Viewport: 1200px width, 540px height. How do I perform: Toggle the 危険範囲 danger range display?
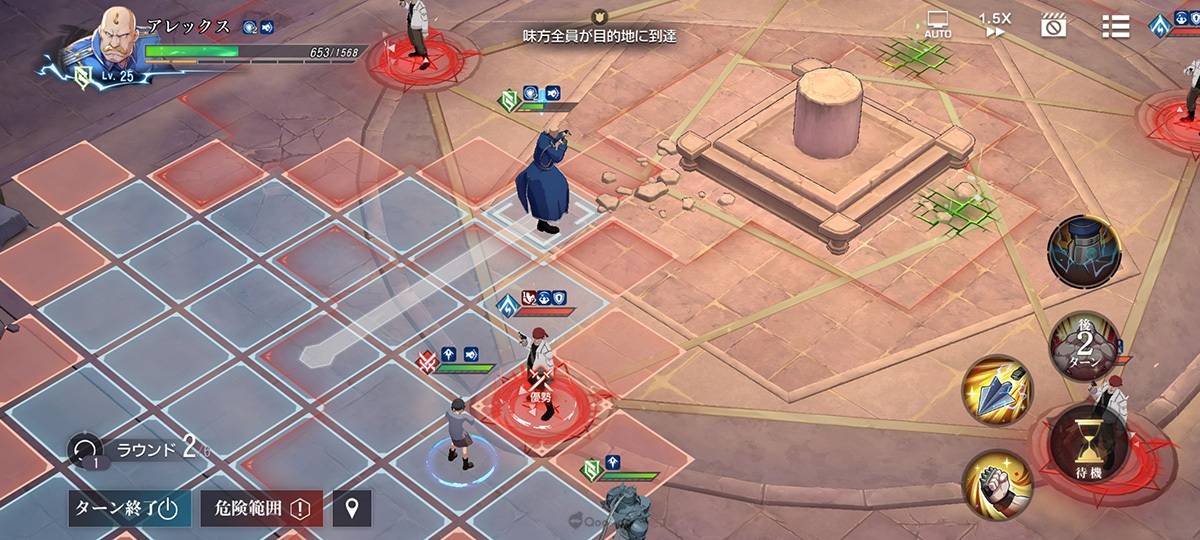point(259,508)
